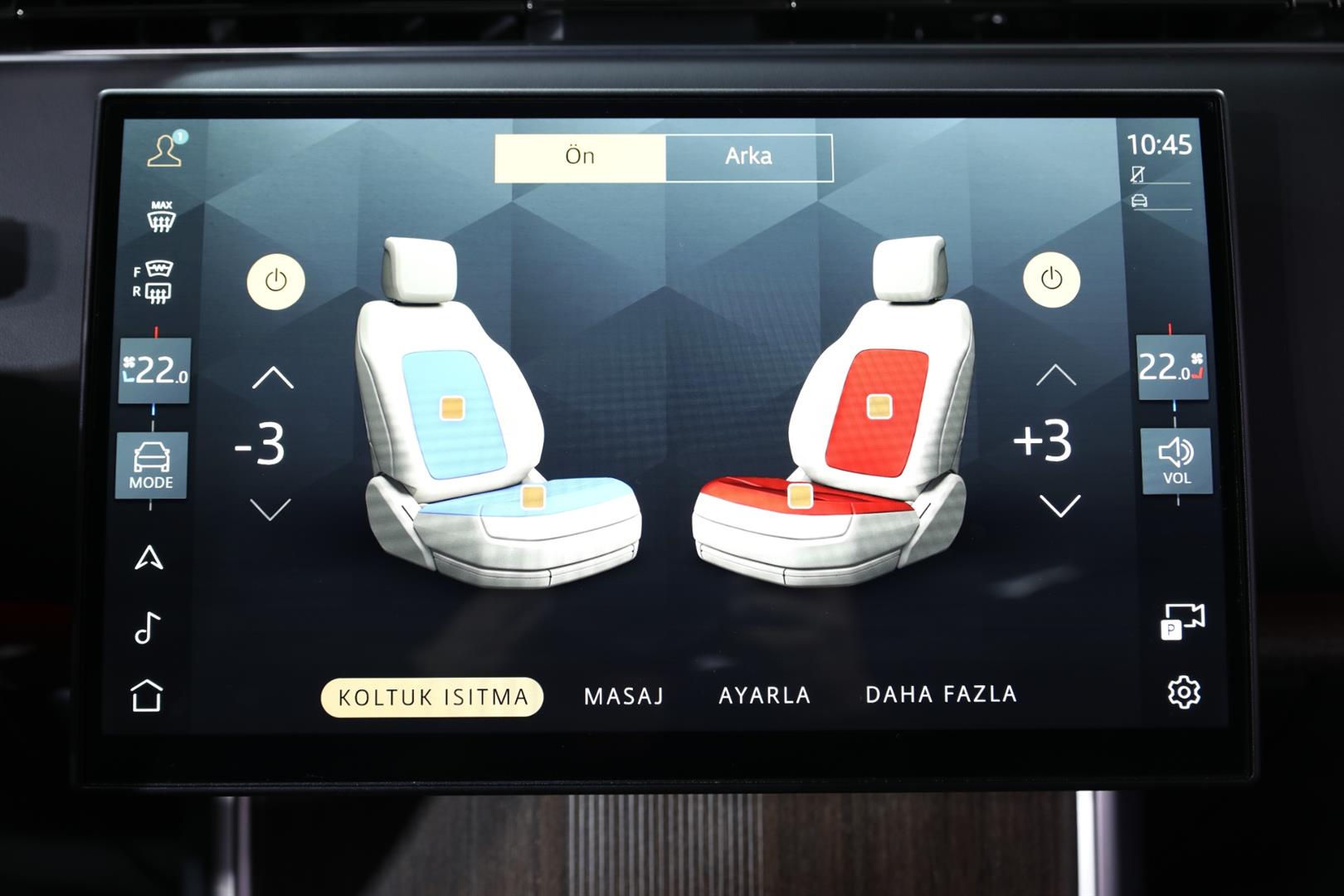Open the settings gear icon

click(1183, 692)
